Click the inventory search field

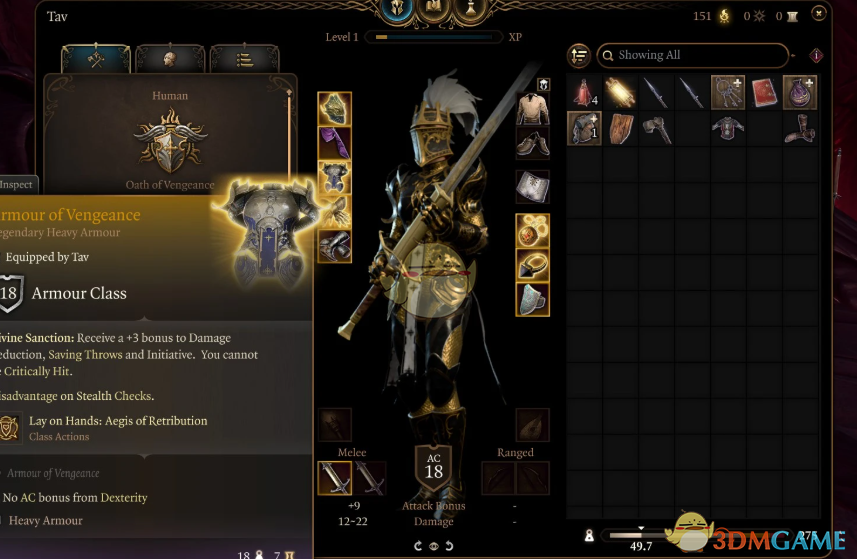click(x=690, y=55)
